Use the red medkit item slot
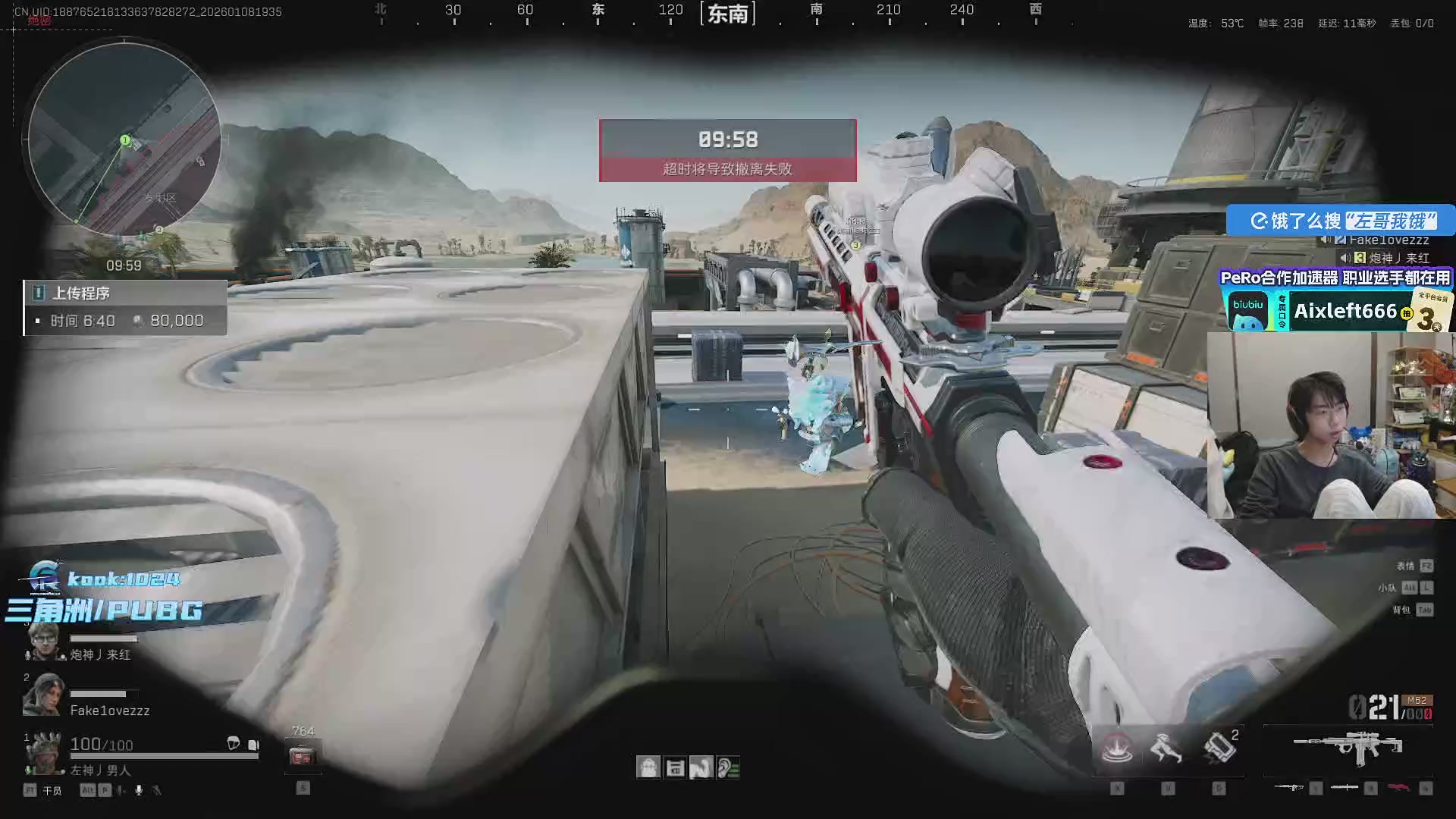Screen dimensions: 1456x819 302,756
